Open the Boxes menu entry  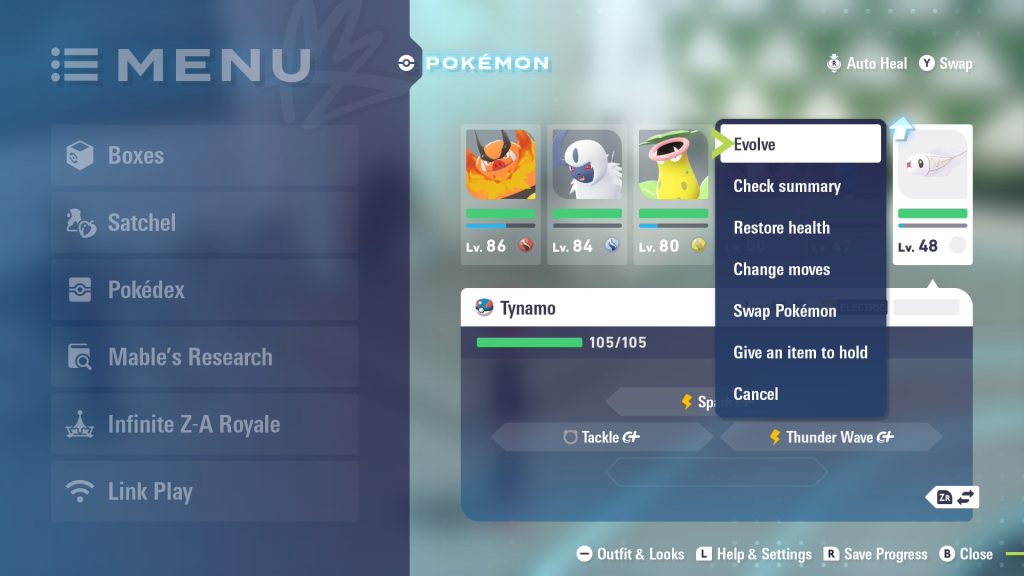pyautogui.click(x=204, y=156)
